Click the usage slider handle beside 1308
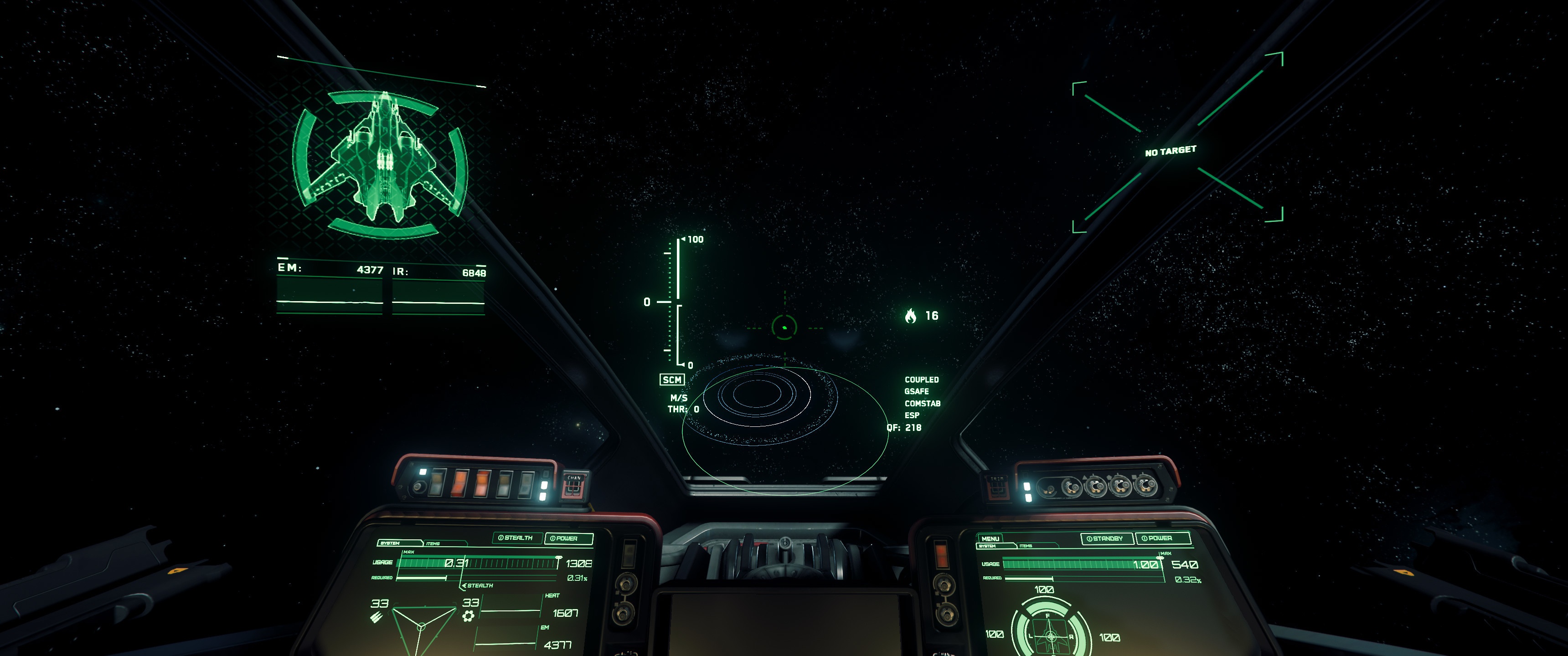This screenshot has height=656, width=1568. point(558,558)
